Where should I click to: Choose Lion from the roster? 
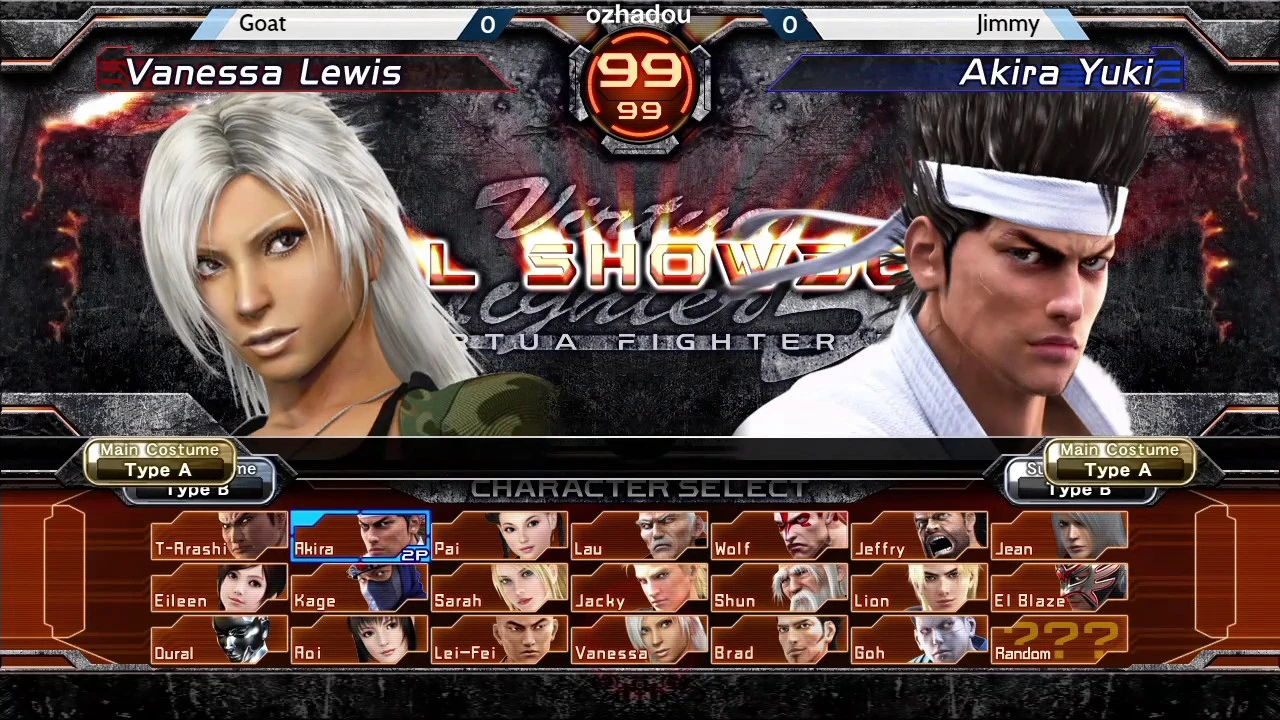(x=920, y=593)
